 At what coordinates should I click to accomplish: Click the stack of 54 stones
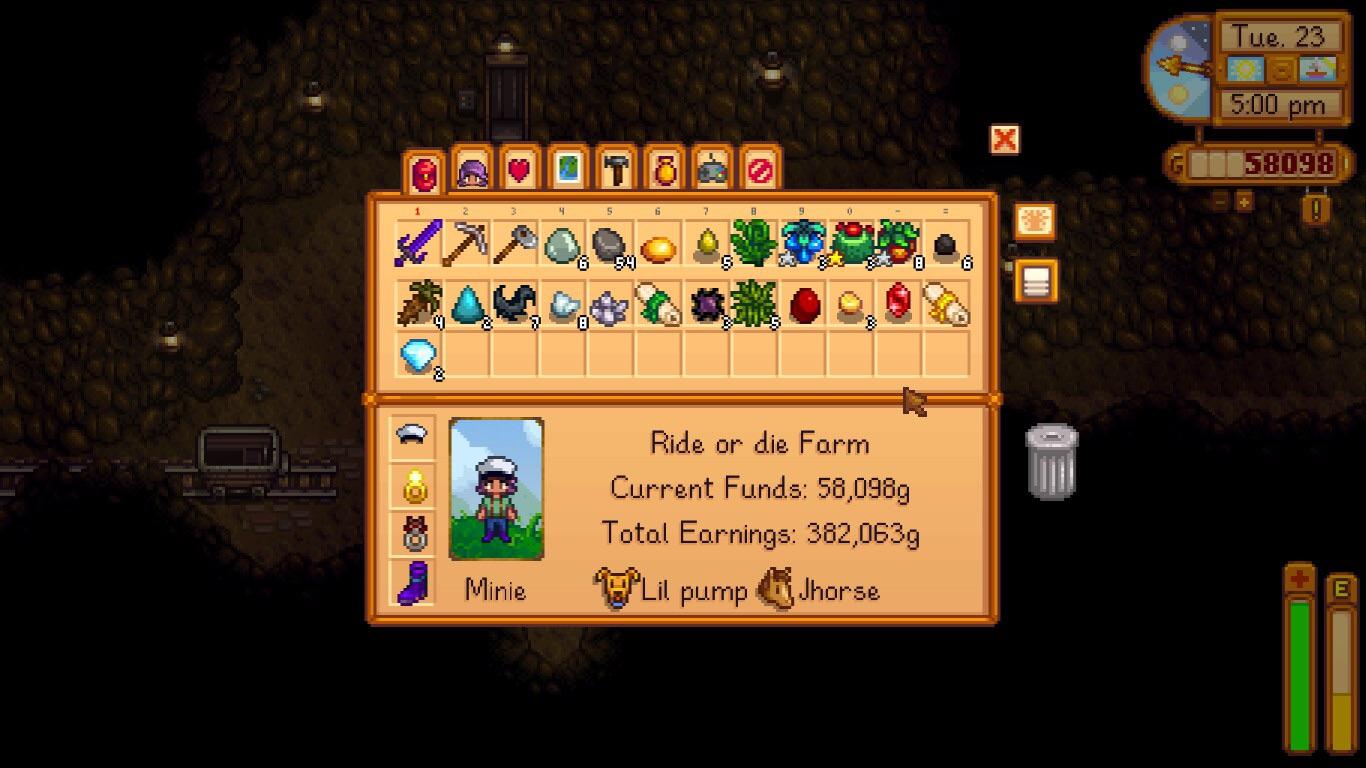point(610,243)
